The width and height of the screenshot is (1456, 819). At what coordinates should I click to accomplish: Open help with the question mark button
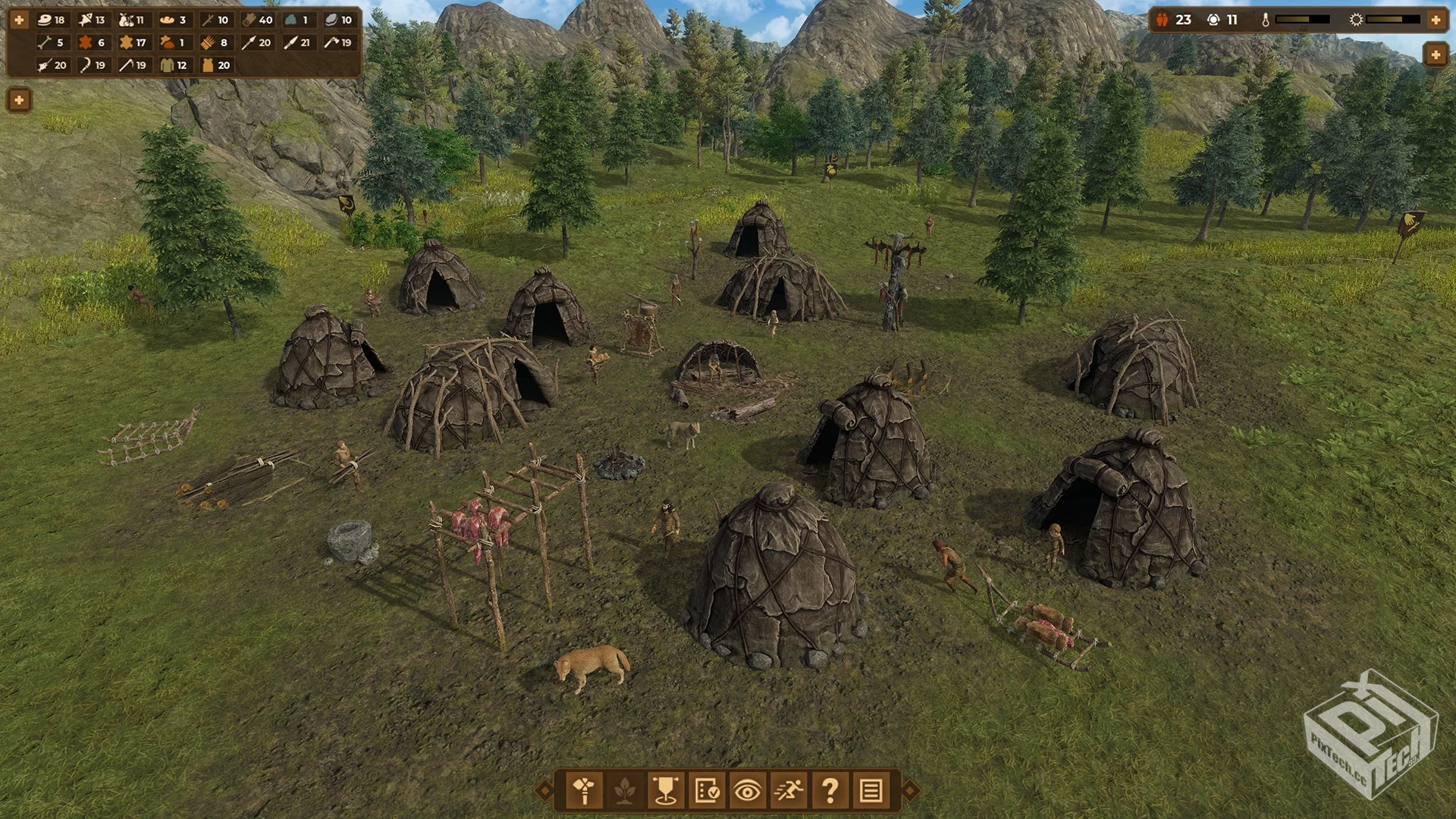point(830,791)
